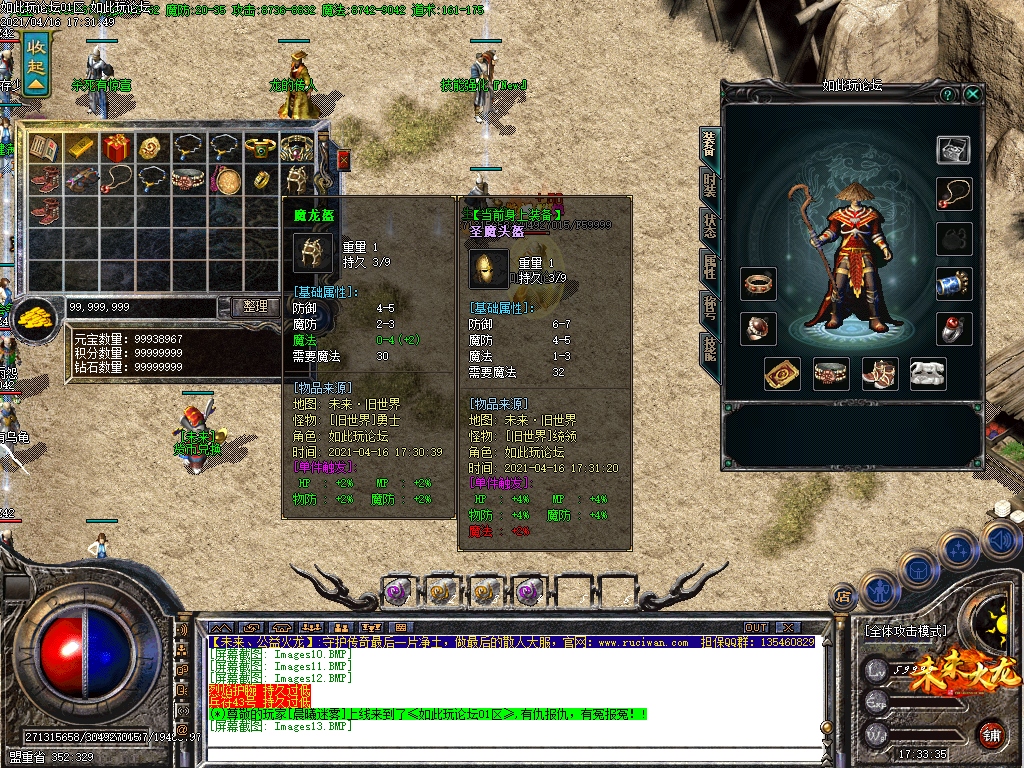
Task: Close the chat with its X button
Action: coord(787,628)
